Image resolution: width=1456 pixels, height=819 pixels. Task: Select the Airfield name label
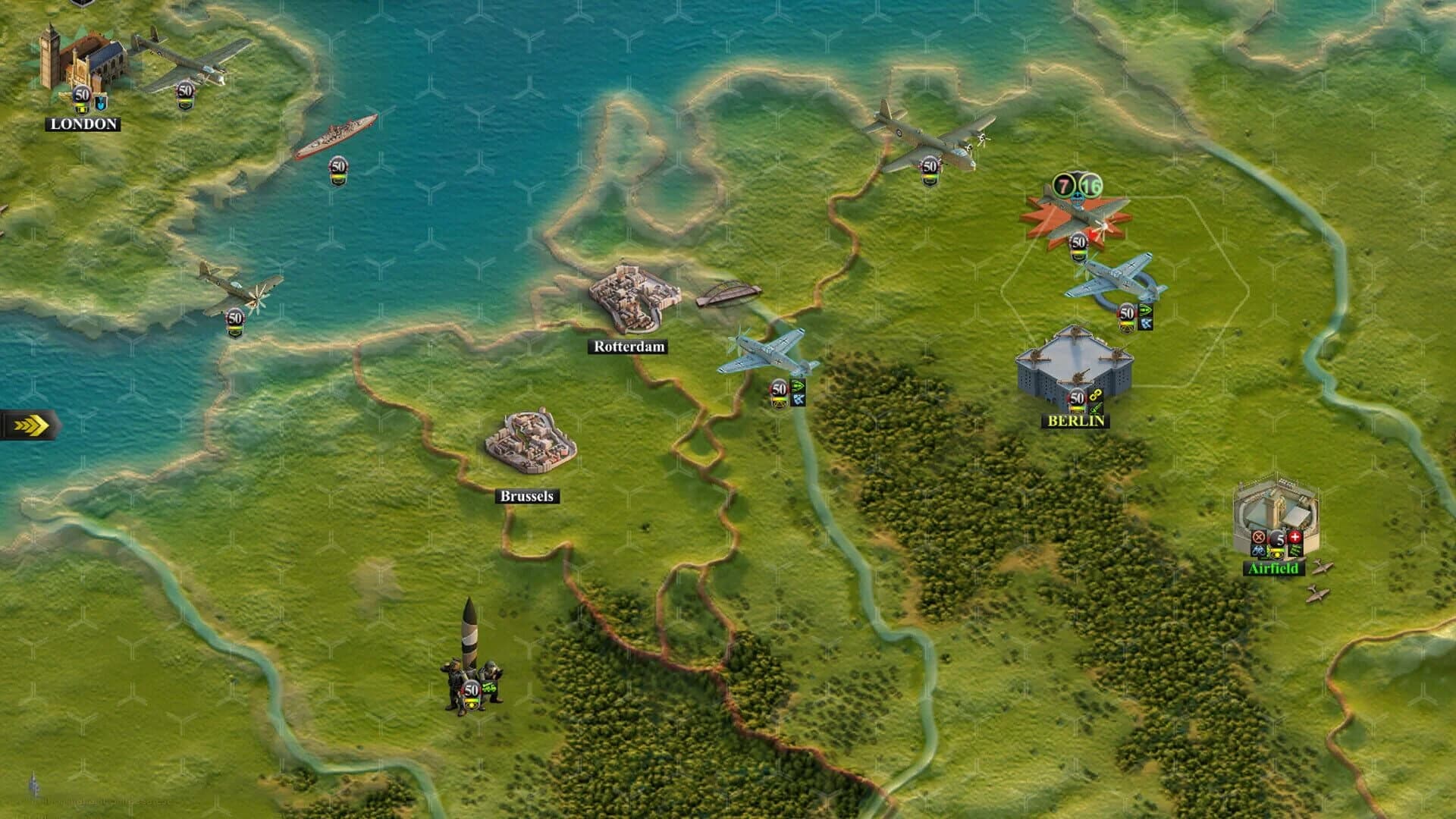click(1273, 570)
